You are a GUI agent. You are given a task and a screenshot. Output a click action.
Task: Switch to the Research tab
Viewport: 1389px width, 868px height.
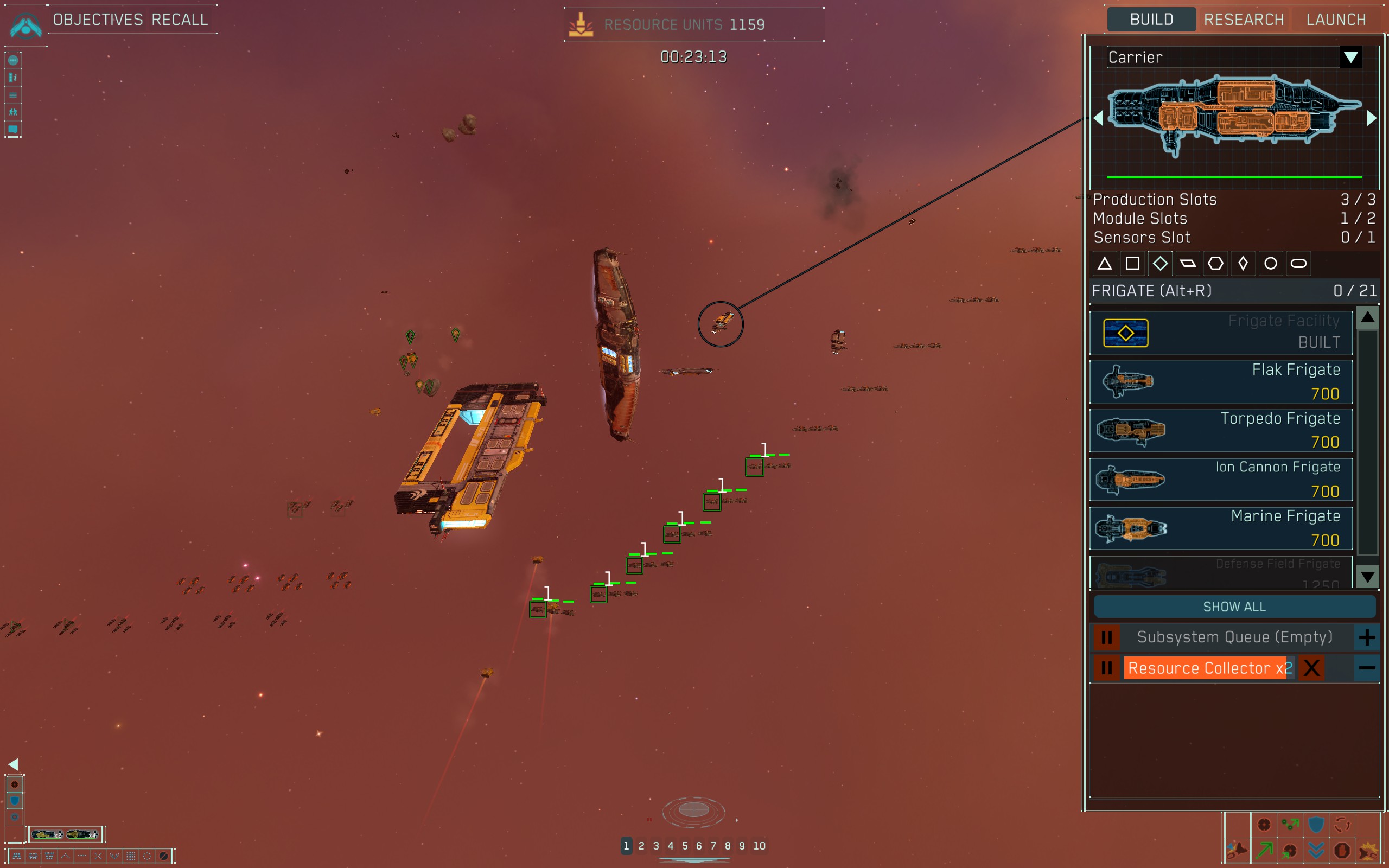(x=1243, y=20)
